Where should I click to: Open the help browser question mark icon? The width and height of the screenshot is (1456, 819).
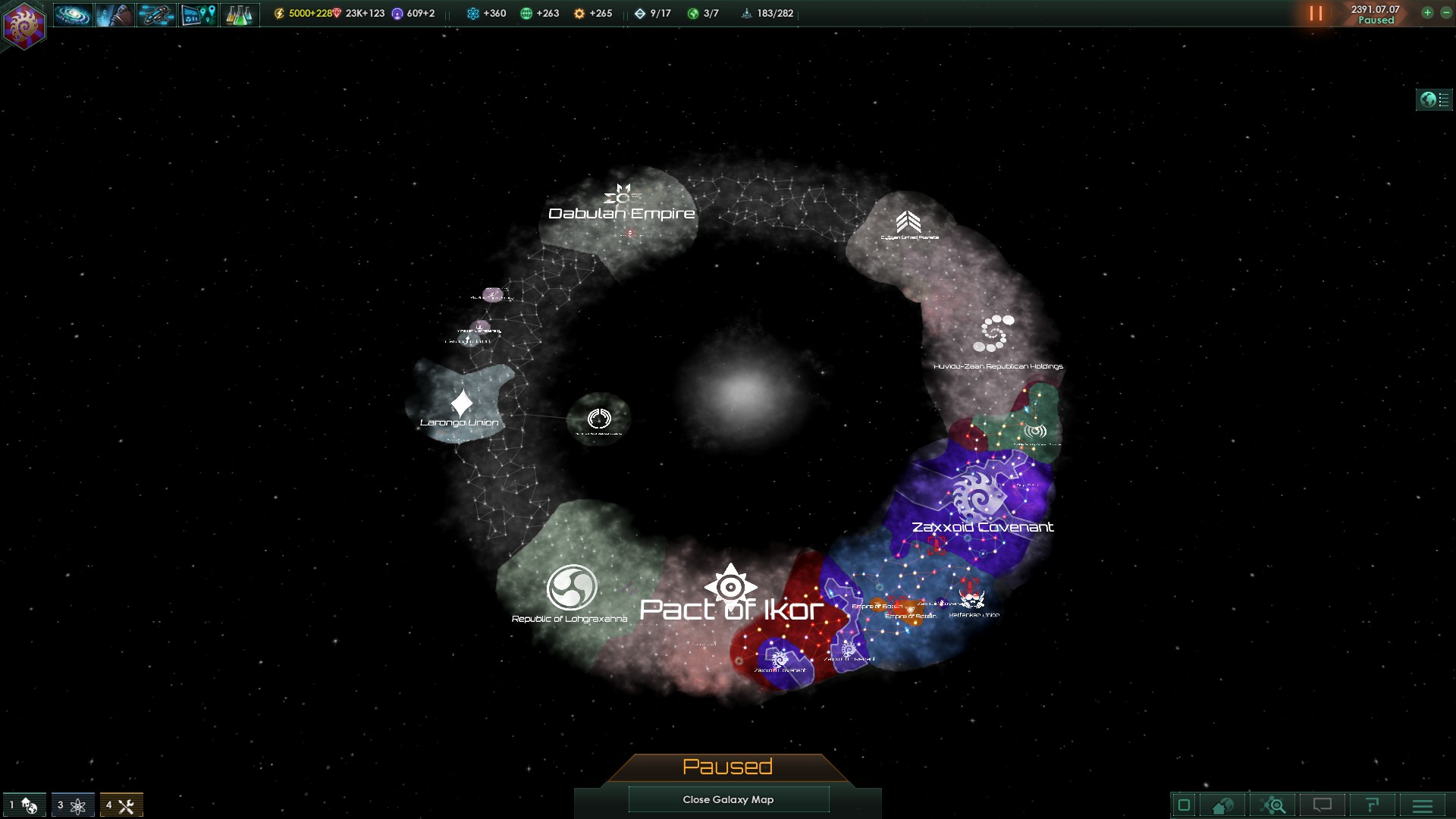tap(1372, 805)
